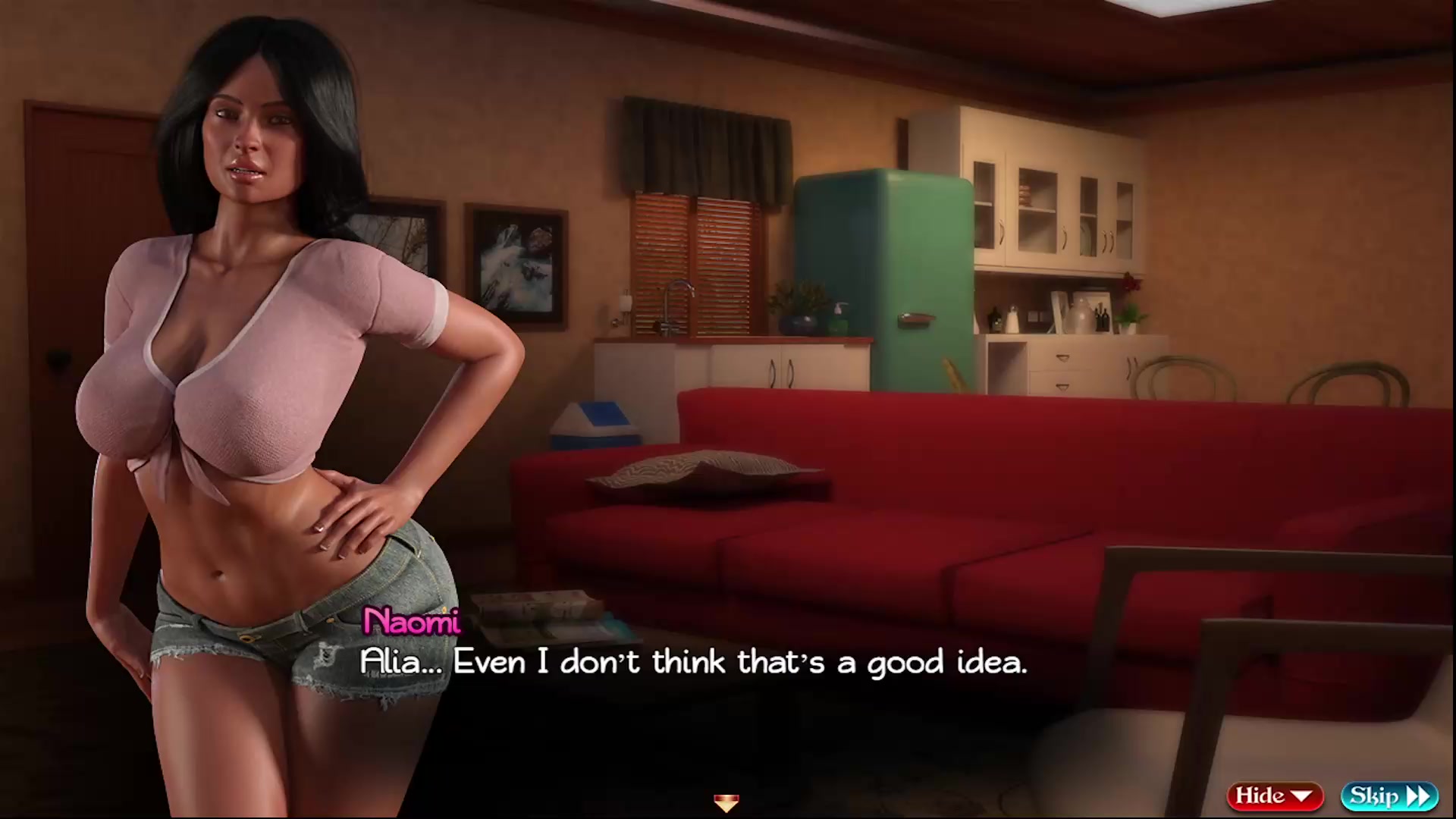The image size is (1456, 819).
Task: Advance dialogue with the down arrow indicator
Action: pos(726,802)
